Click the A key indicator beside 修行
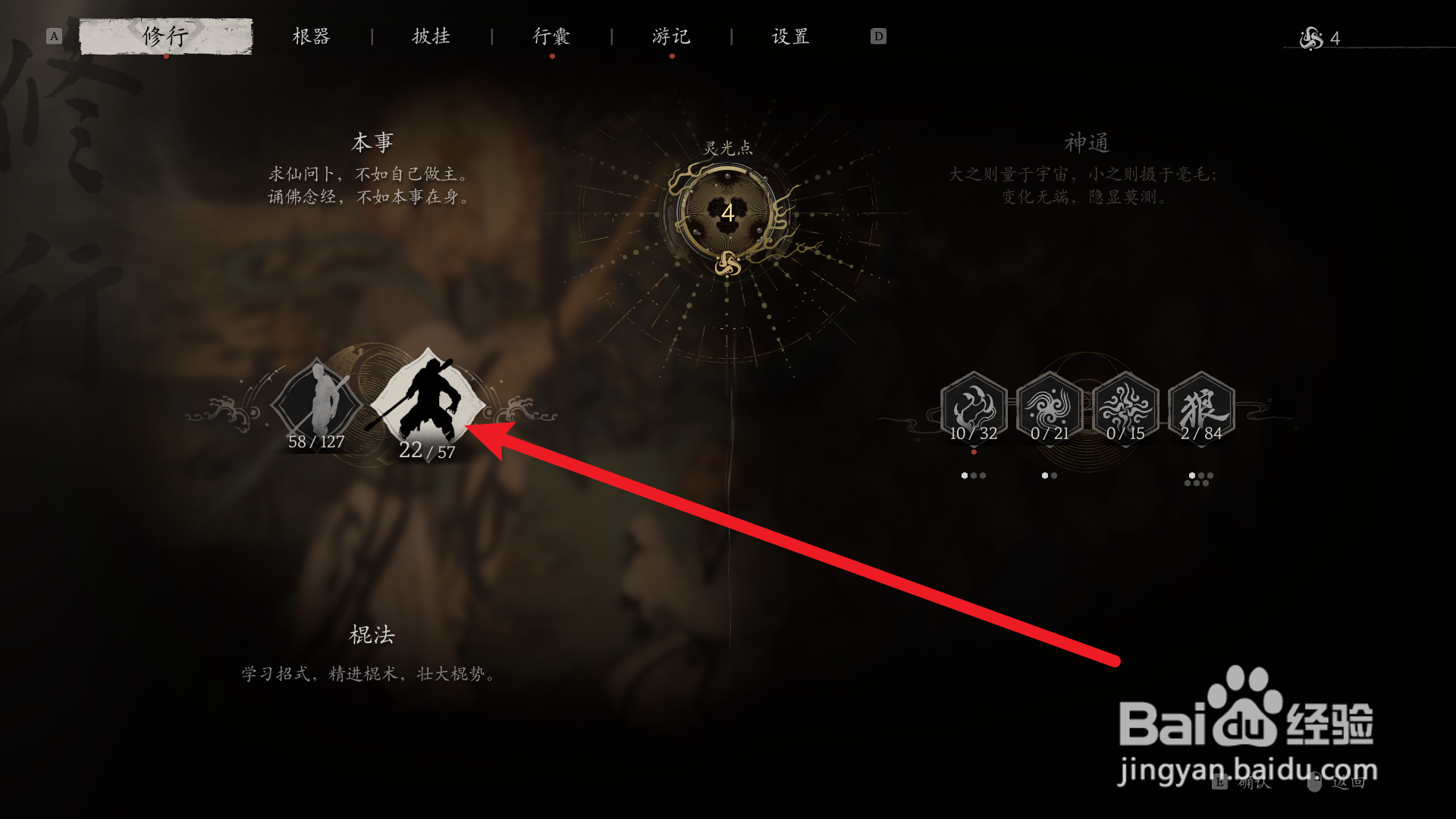This screenshot has height=819, width=1456. [x=52, y=35]
